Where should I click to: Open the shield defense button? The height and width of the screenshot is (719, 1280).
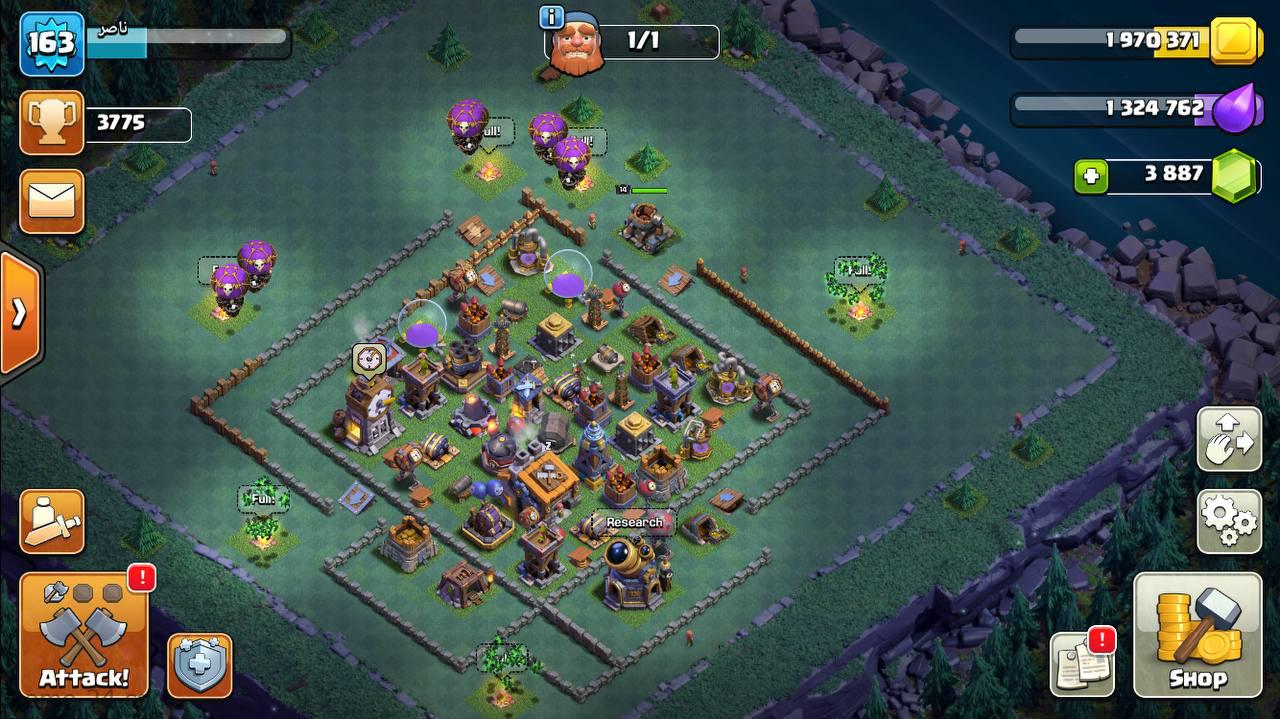(x=199, y=665)
